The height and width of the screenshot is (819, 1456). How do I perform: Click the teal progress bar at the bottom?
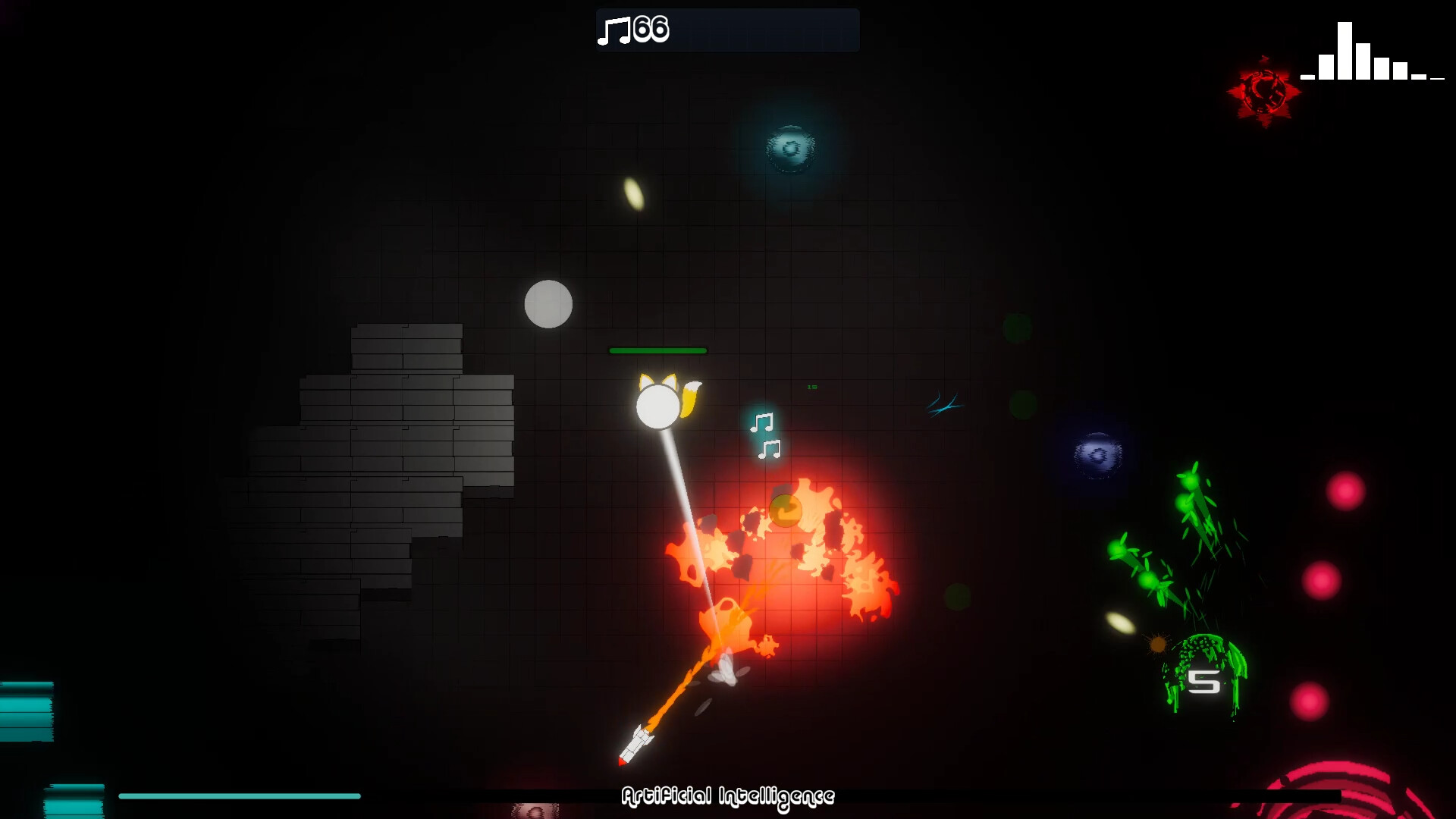tap(239, 797)
